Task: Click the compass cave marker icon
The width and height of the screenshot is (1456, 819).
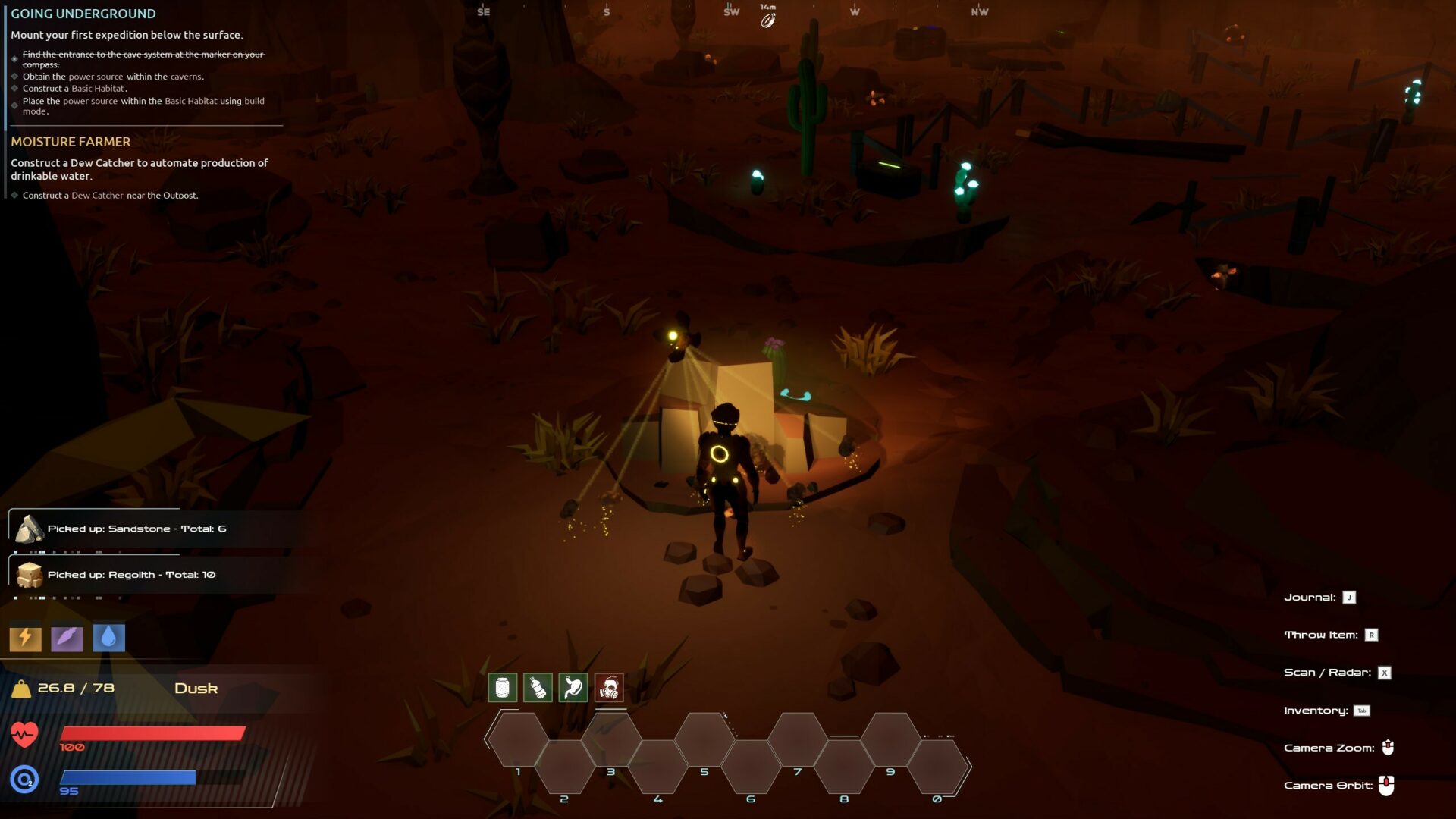Action: click(x=768, y=20)
